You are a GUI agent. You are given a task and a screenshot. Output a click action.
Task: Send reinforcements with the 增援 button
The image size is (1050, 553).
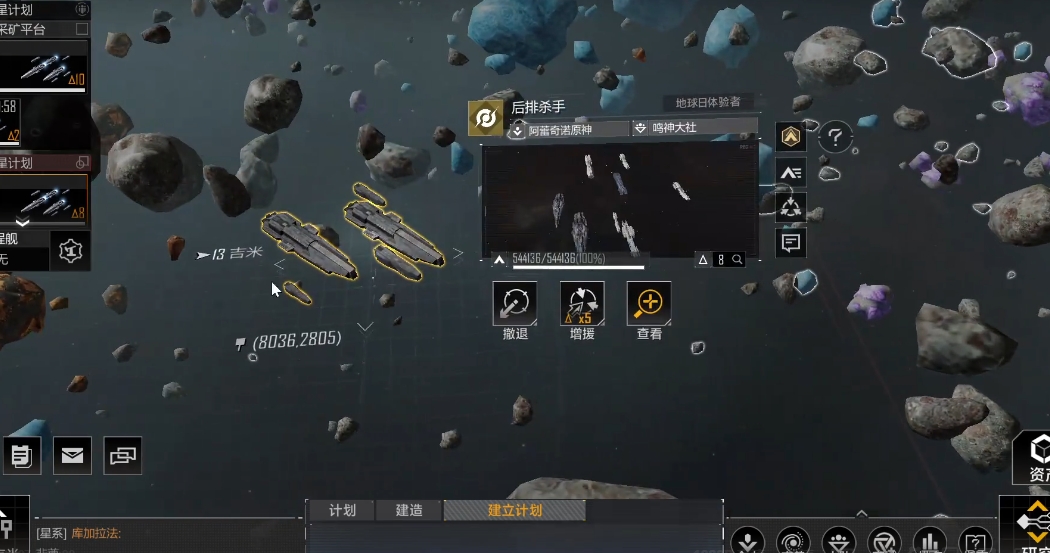tap(582, 304)
